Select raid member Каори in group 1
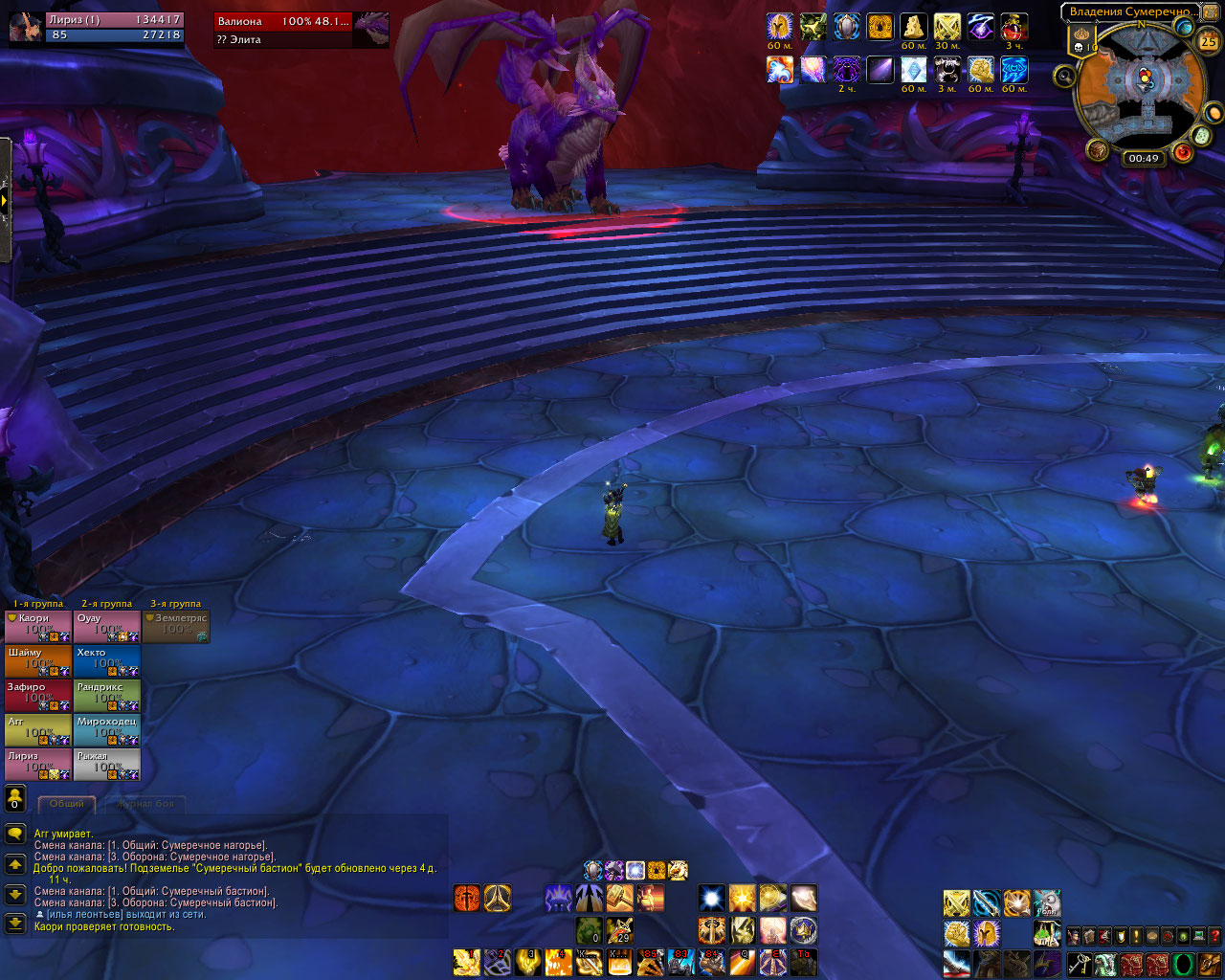 [x=38, y=626]
